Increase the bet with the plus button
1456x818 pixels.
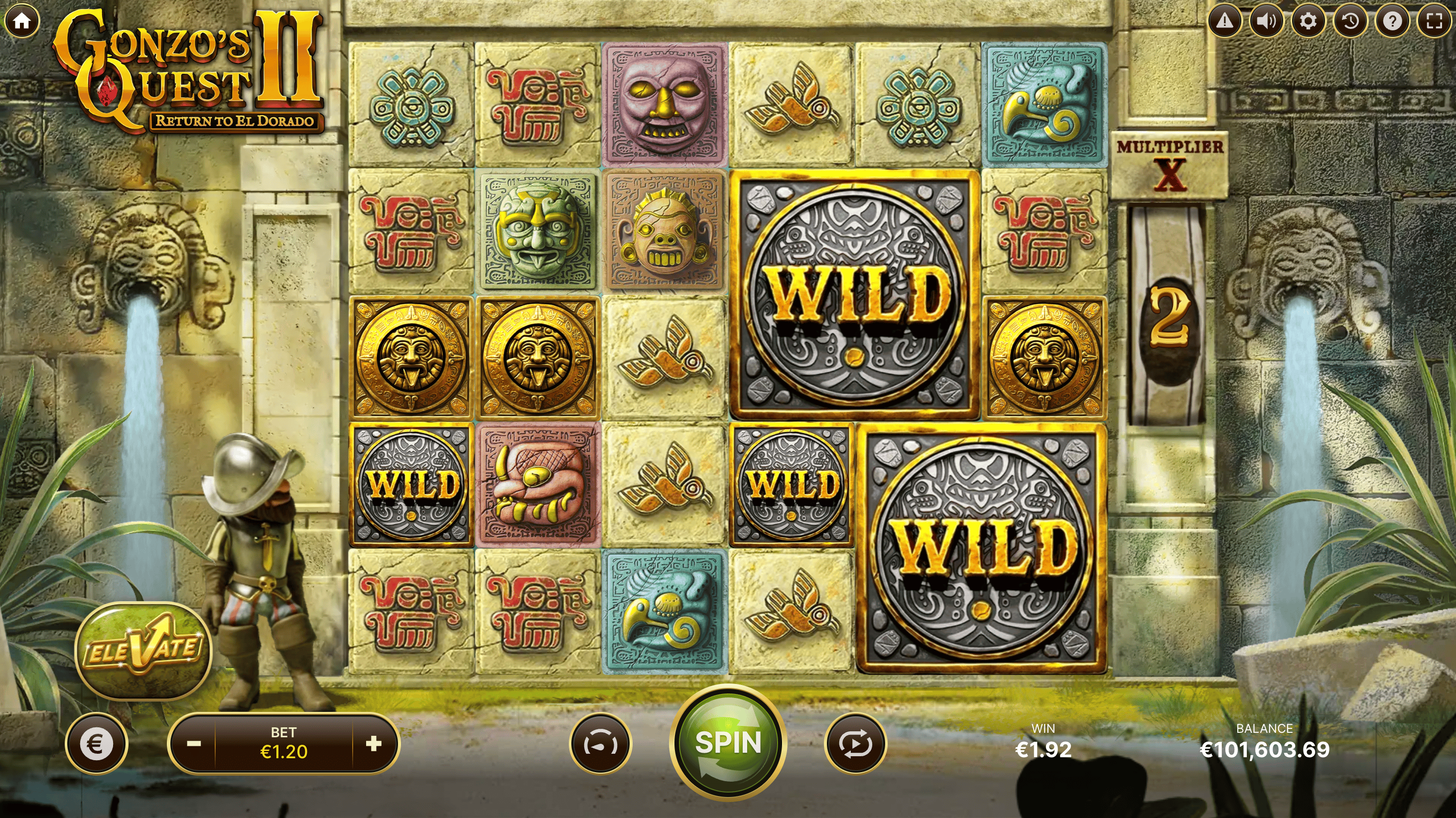pos(374,744)
